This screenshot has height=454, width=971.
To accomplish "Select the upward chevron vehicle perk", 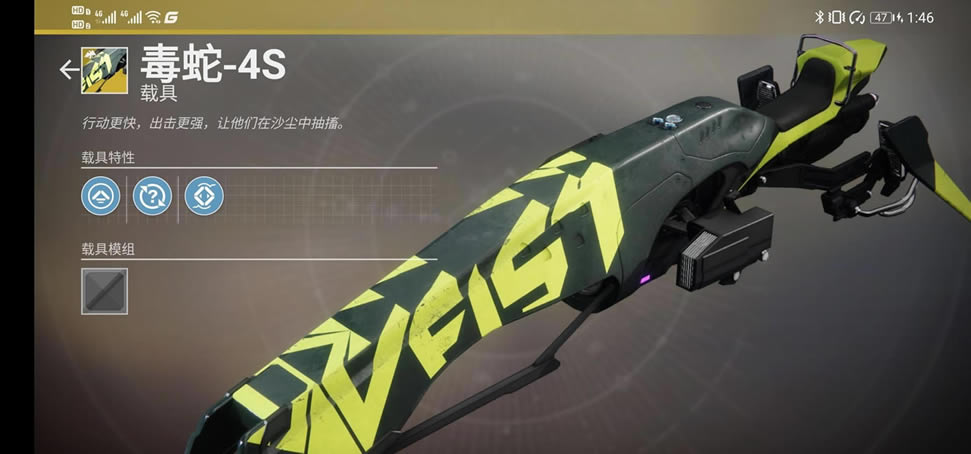I will 101,196.
